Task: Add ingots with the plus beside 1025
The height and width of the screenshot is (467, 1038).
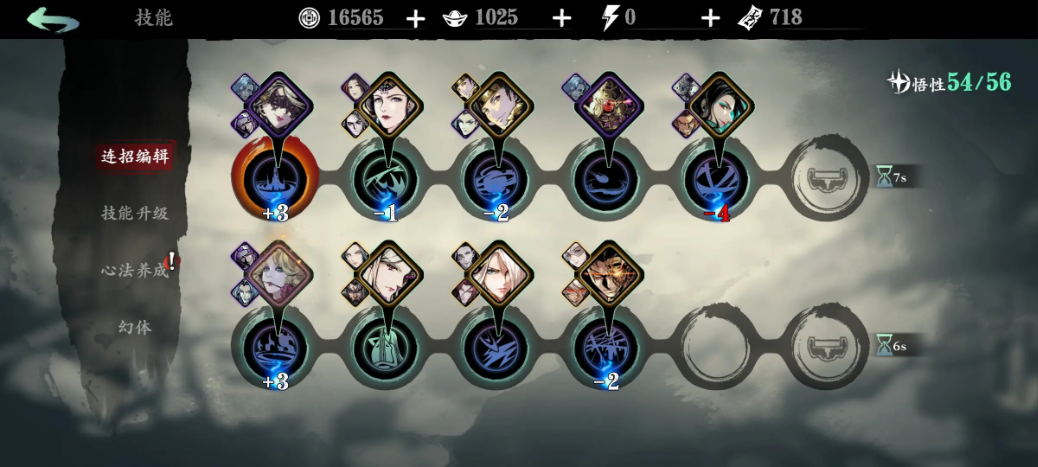Action: pyautogui.click(x=562, y=18)
